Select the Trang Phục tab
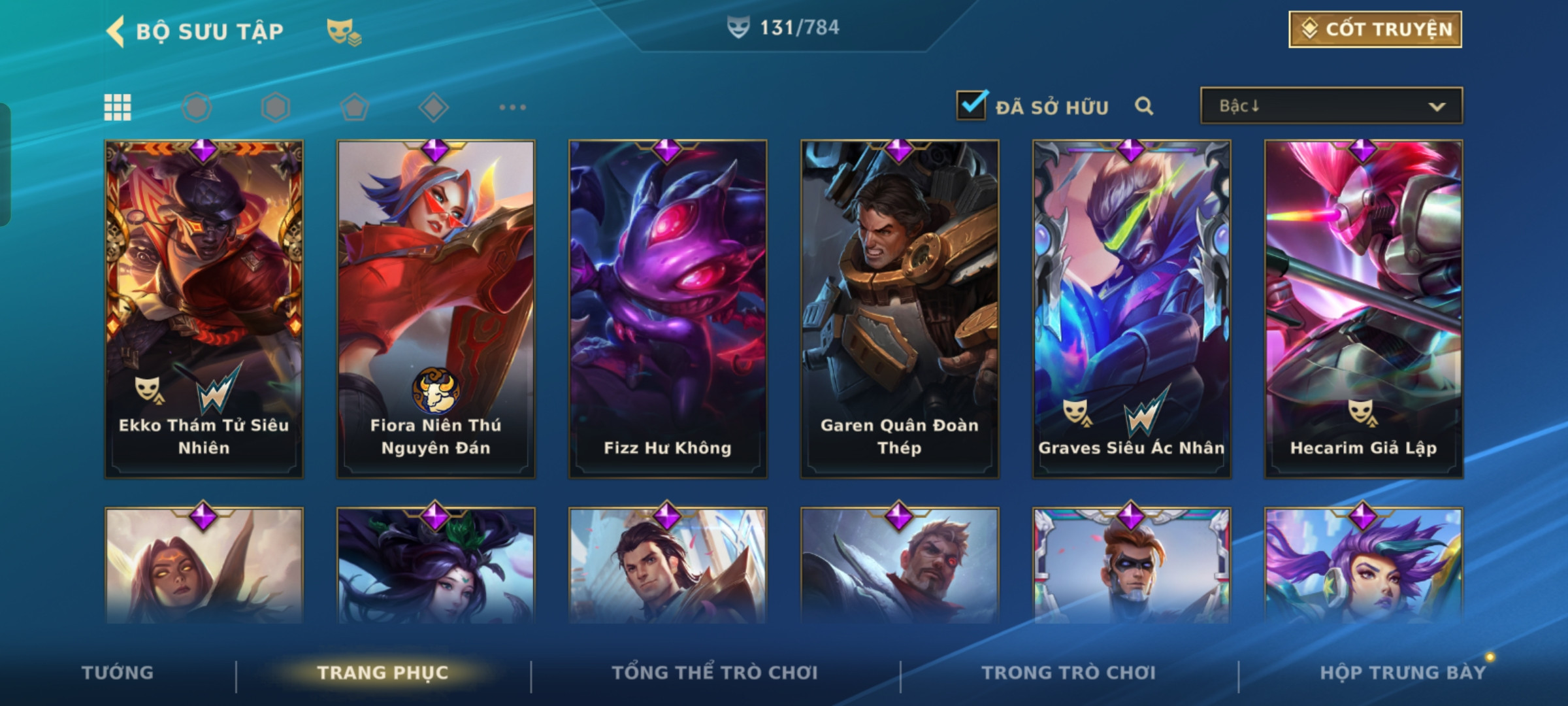The width and height of the screenshot is (1568, 706). tap(383, 673)
